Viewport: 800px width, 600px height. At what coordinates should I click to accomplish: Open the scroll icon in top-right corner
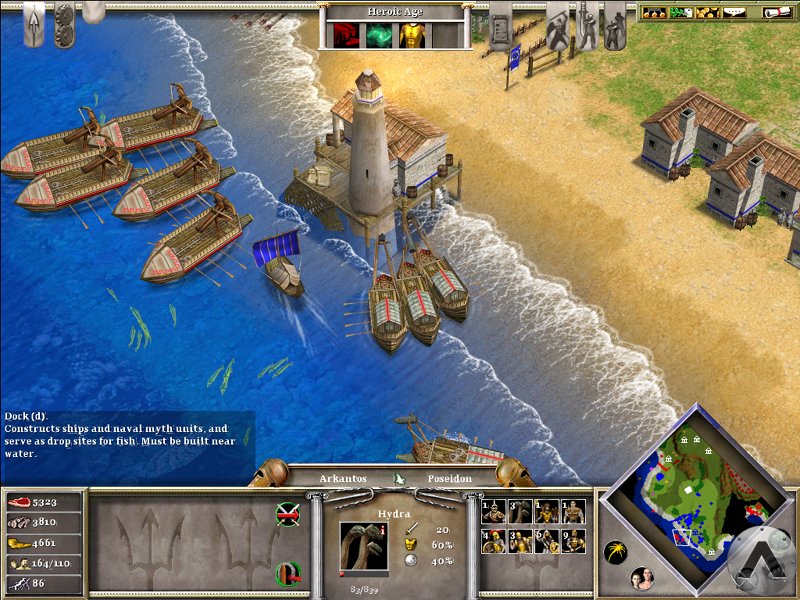pos(777,13)
